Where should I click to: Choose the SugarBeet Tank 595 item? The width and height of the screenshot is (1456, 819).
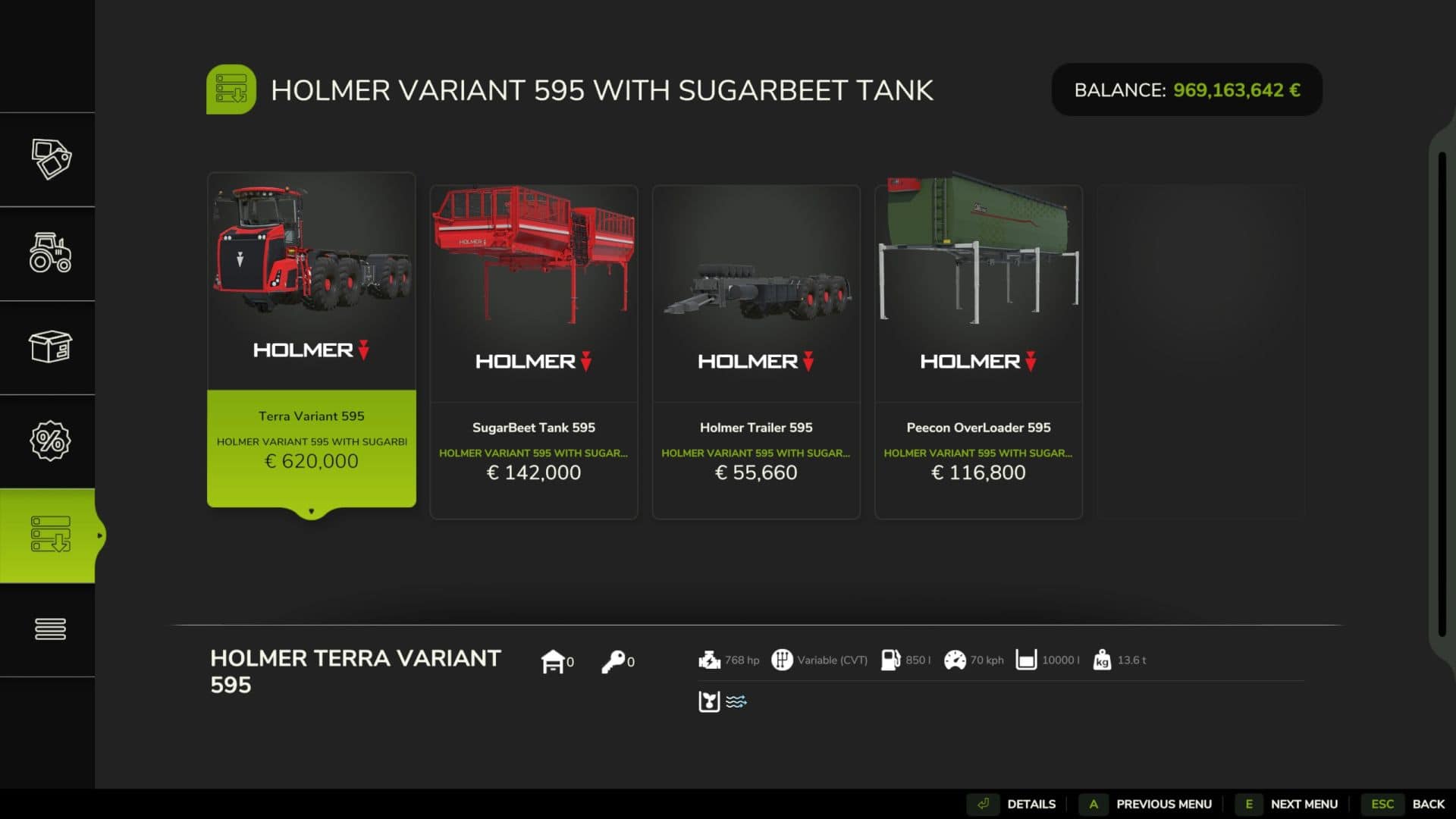[x=533, y=352]
